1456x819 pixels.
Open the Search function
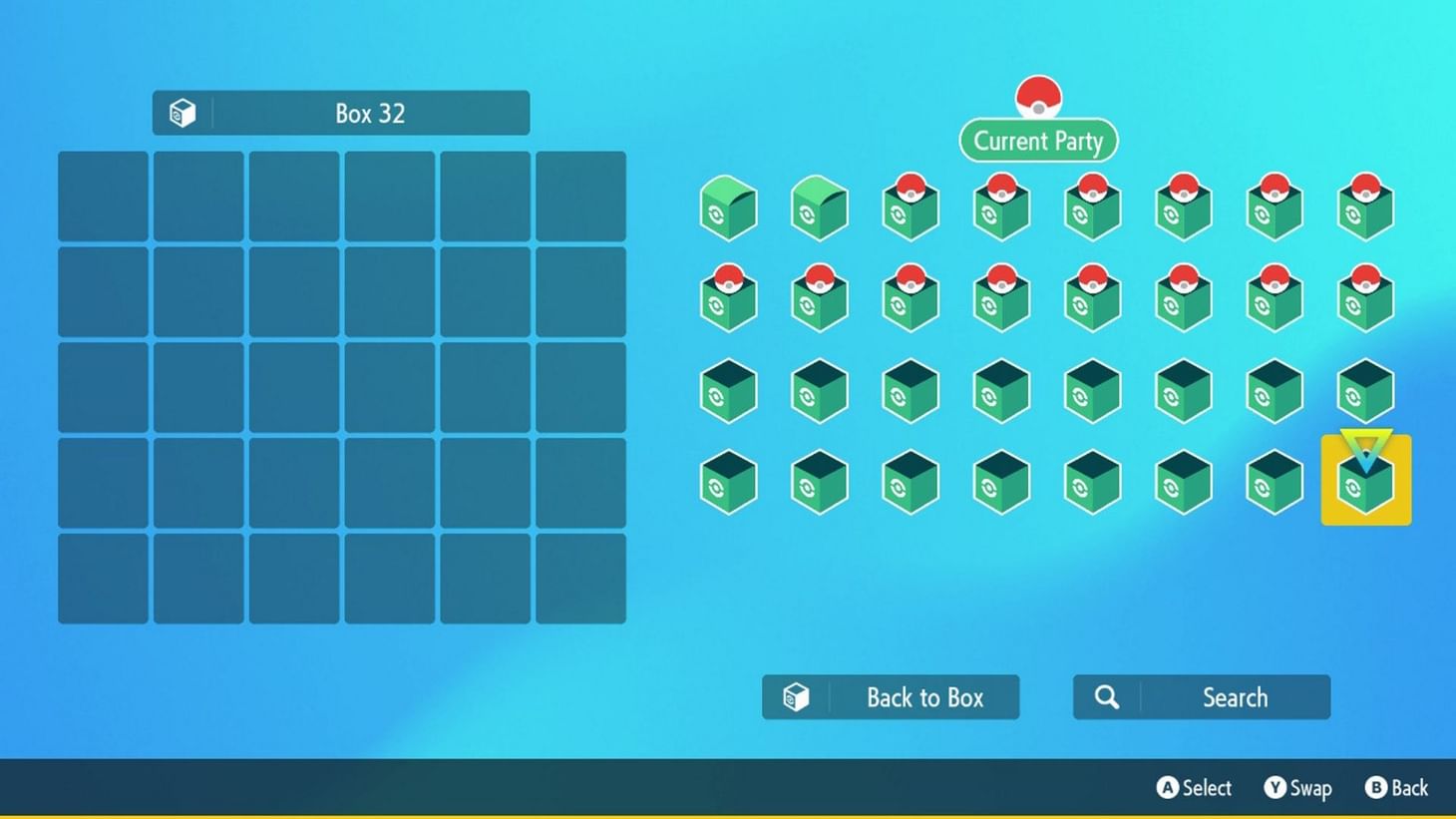click(x=1201, y=697)
